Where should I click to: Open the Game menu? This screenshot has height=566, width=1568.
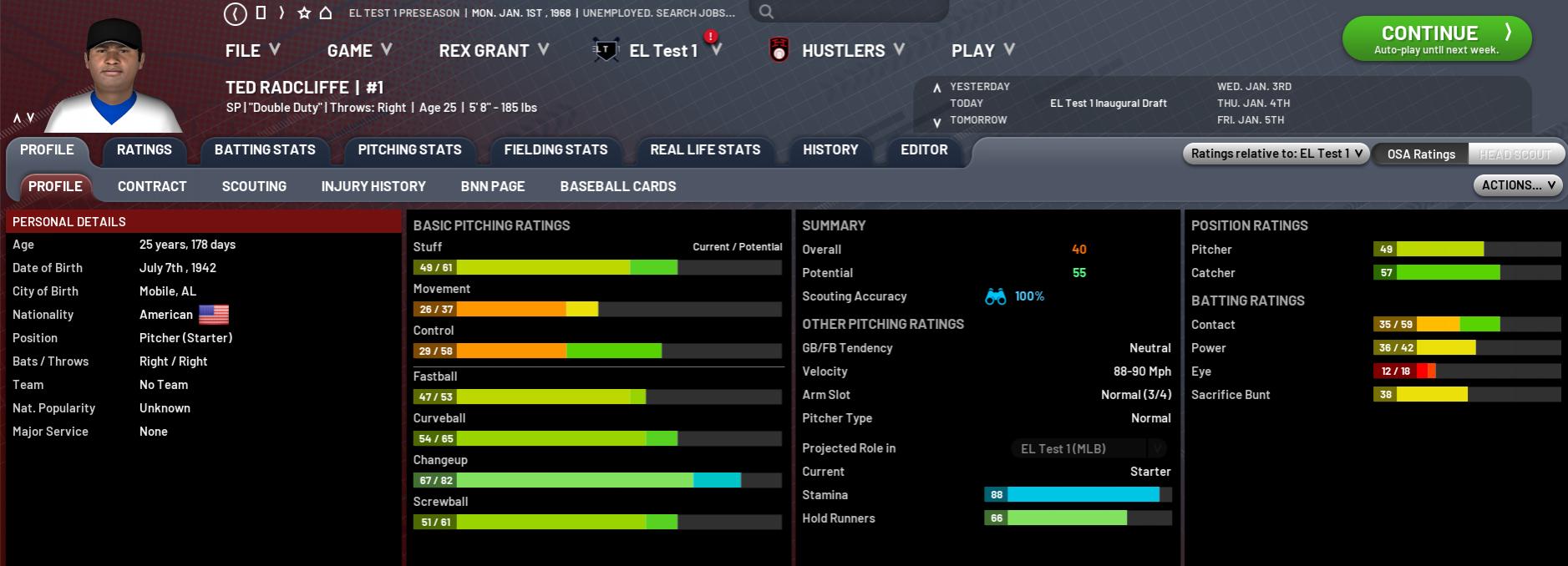point(359,51)
